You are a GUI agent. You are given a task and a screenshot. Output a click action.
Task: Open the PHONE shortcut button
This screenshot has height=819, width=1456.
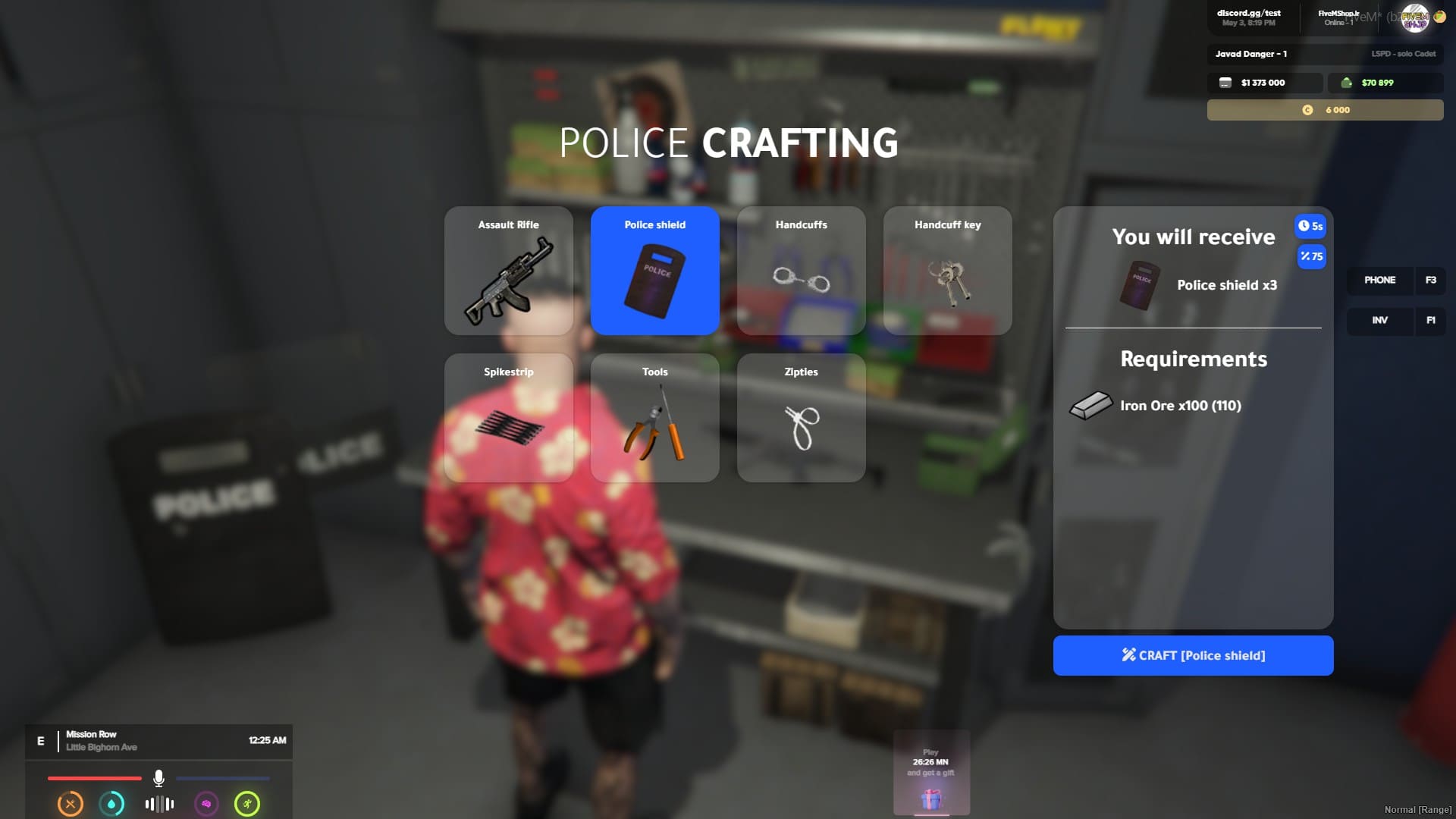point(1380,281)
